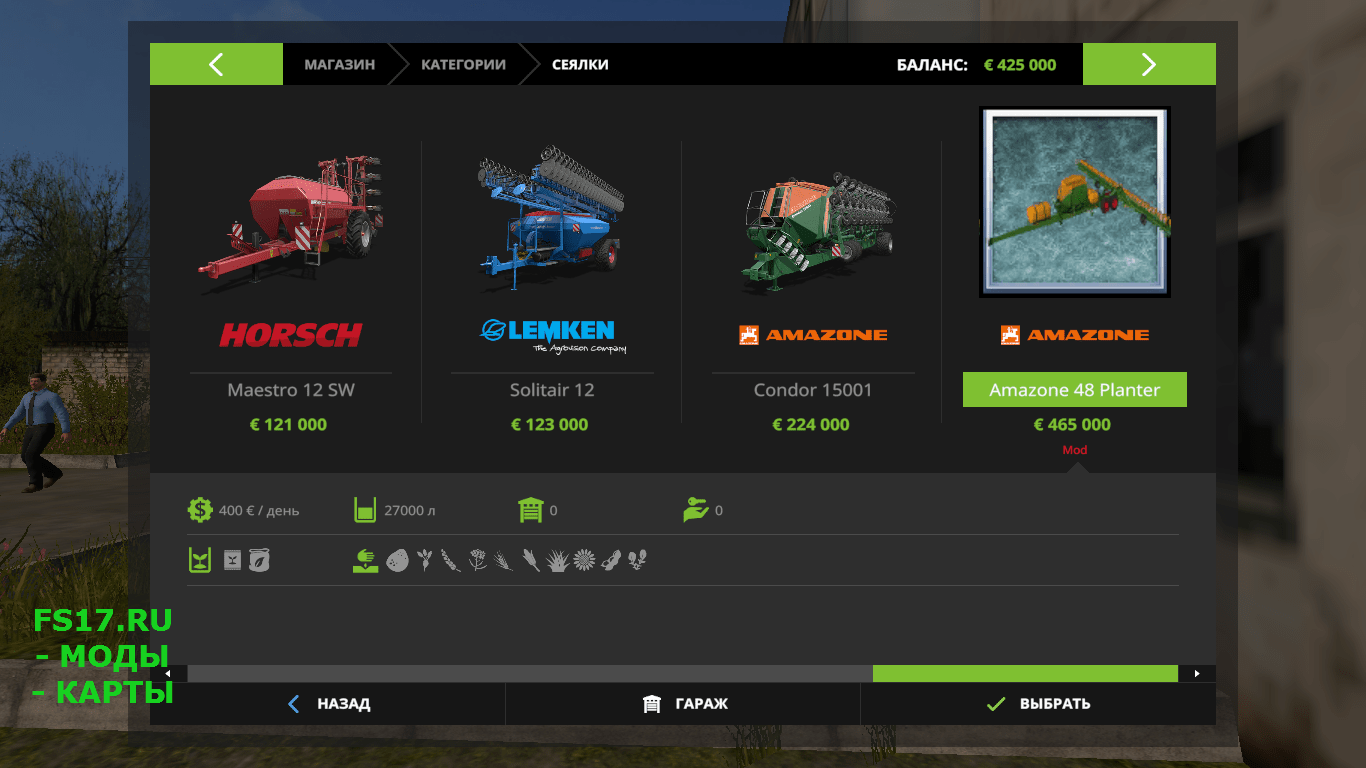Click the seed bag filter icon
The image size is (1366, 768).
[232, 560]
